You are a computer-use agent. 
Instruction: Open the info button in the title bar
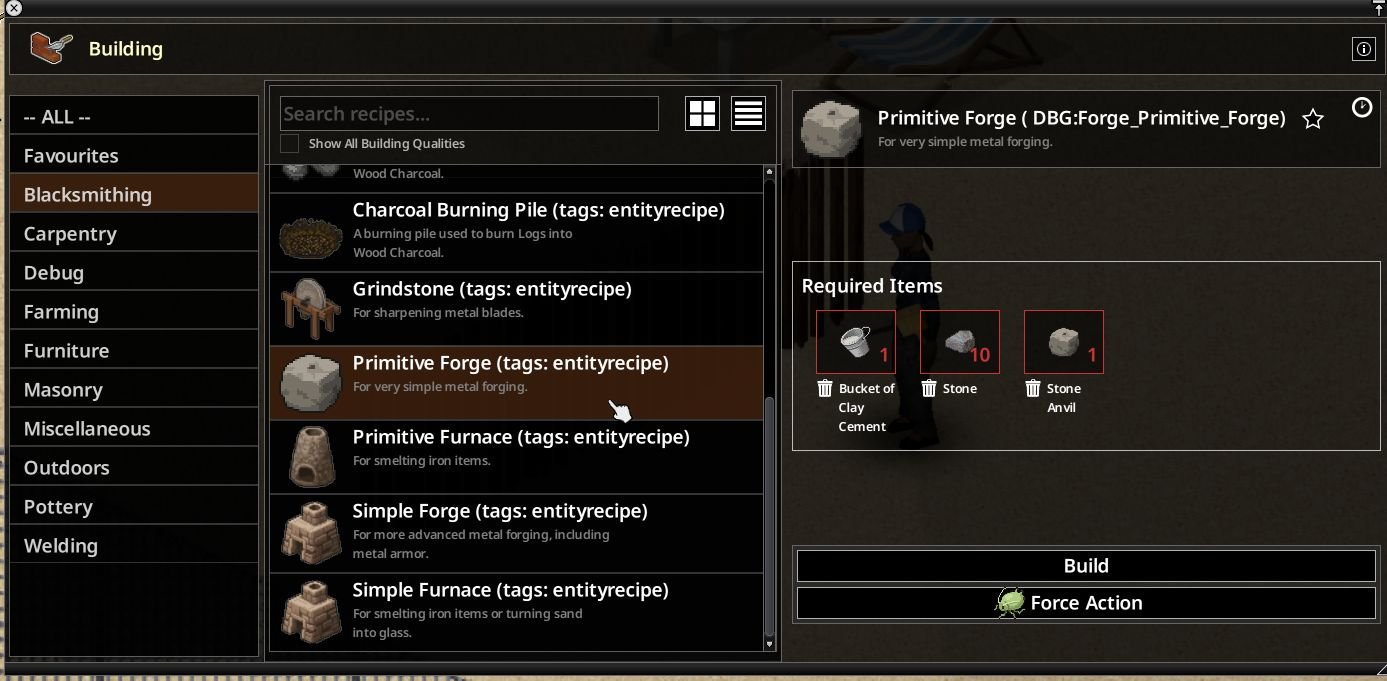1362,48
